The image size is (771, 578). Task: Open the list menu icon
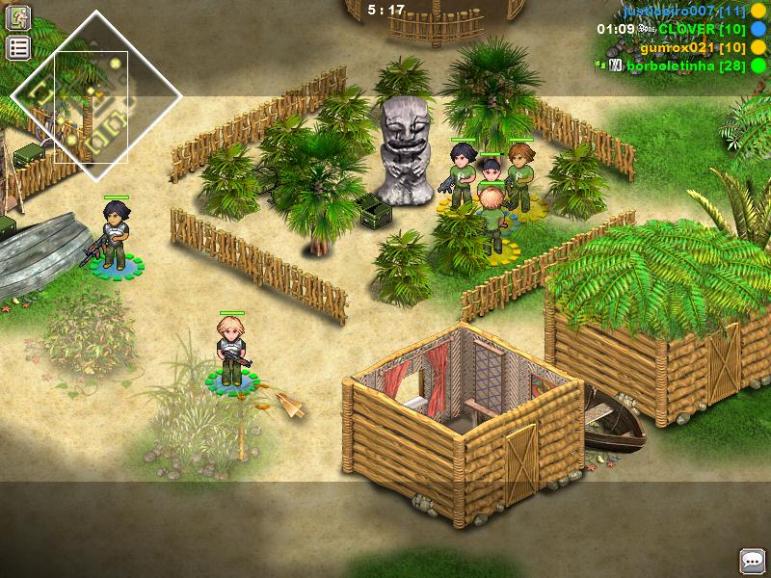[x=18, y=47]
